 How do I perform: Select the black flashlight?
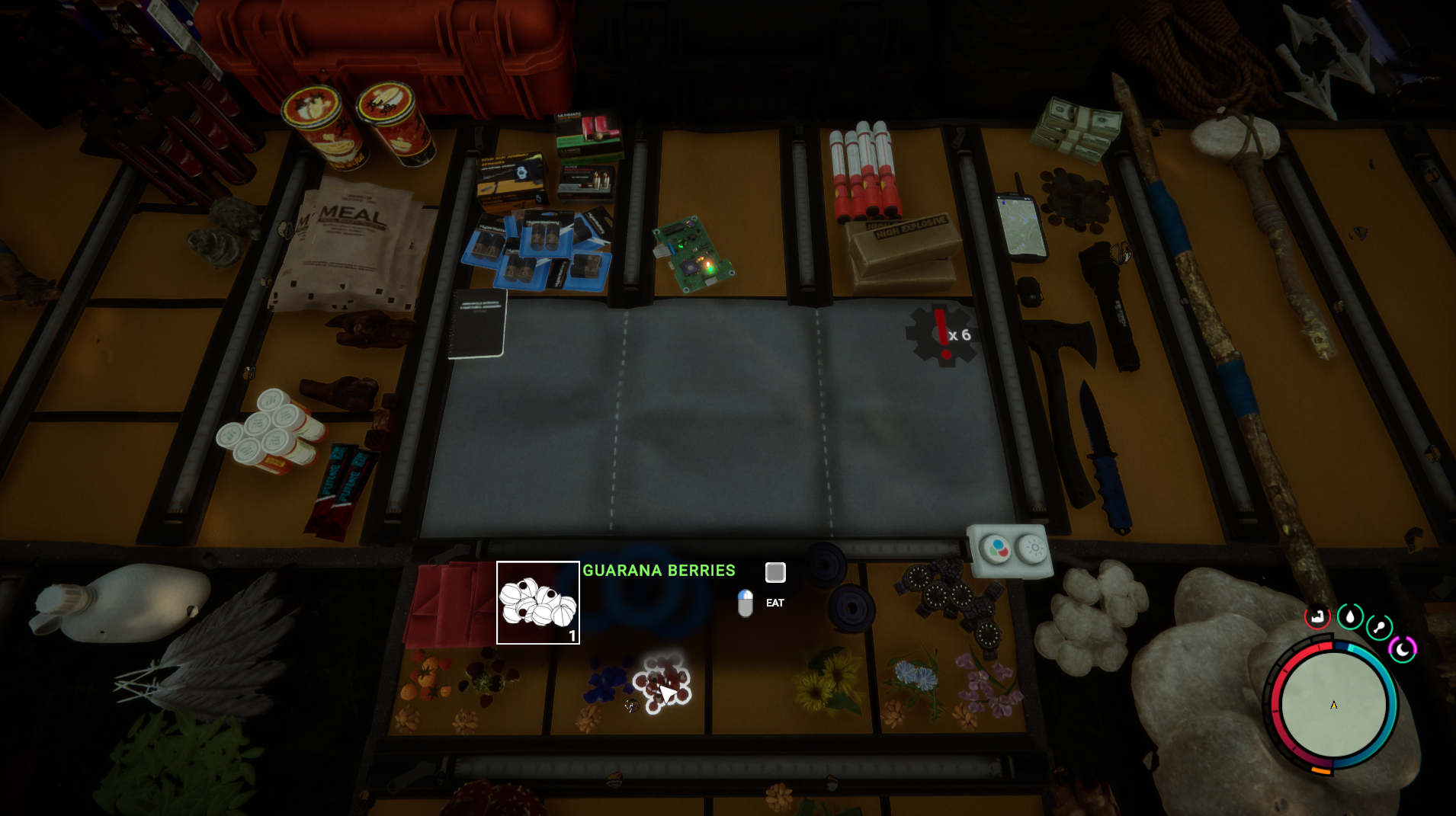(x=1110, y=303)
